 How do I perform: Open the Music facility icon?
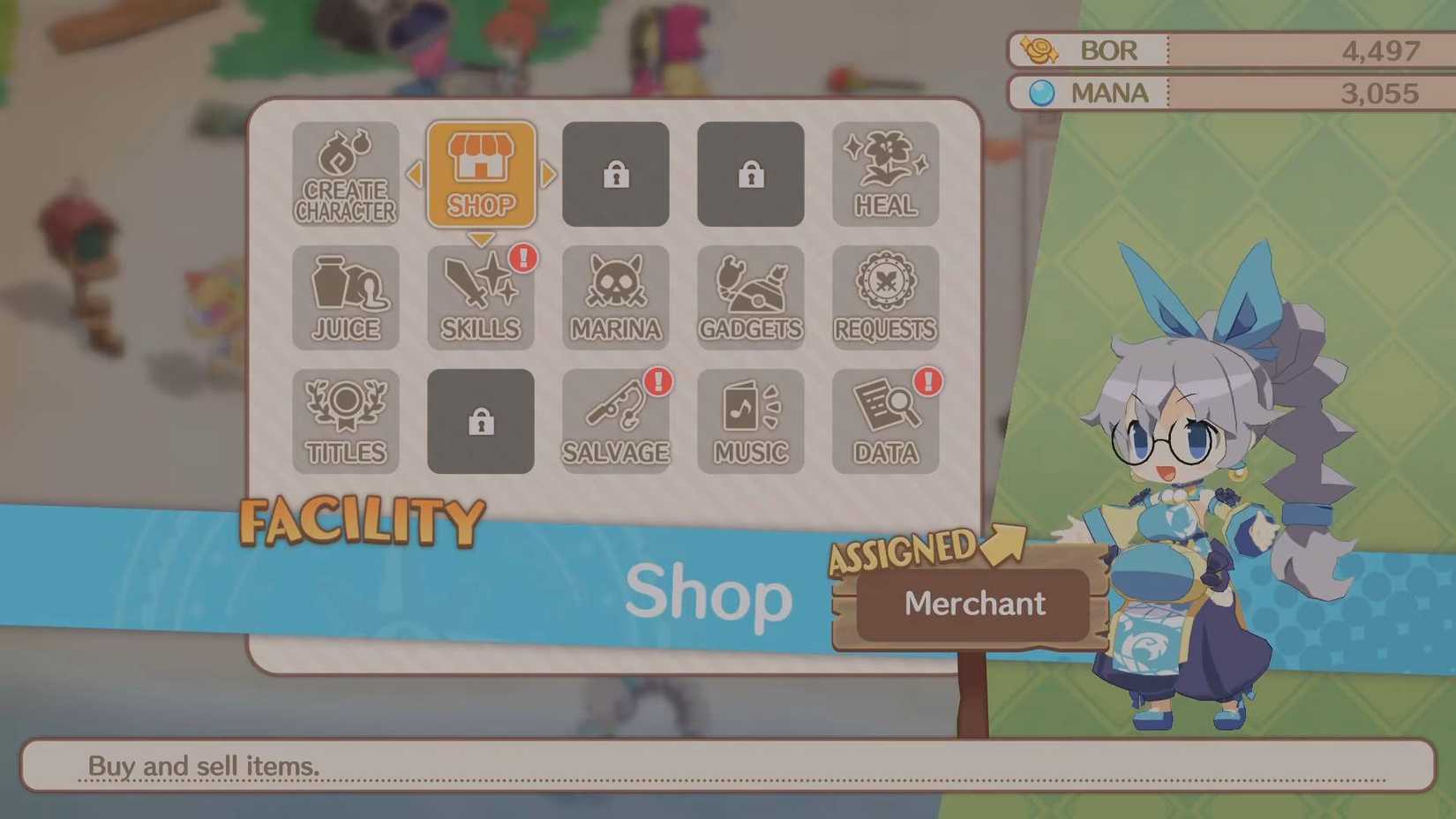750,422
